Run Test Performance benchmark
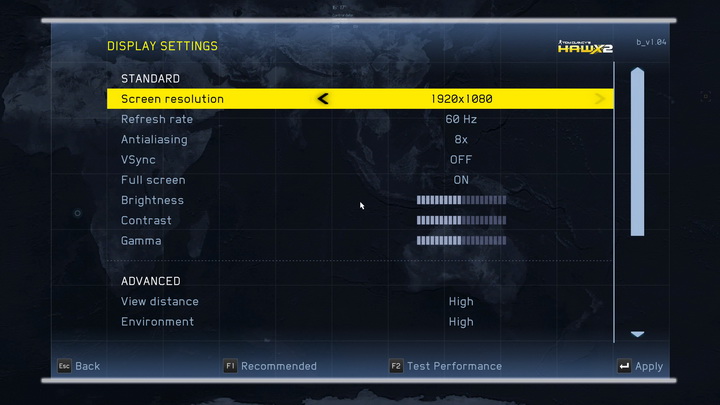The image size is (720, 405). 446,366
